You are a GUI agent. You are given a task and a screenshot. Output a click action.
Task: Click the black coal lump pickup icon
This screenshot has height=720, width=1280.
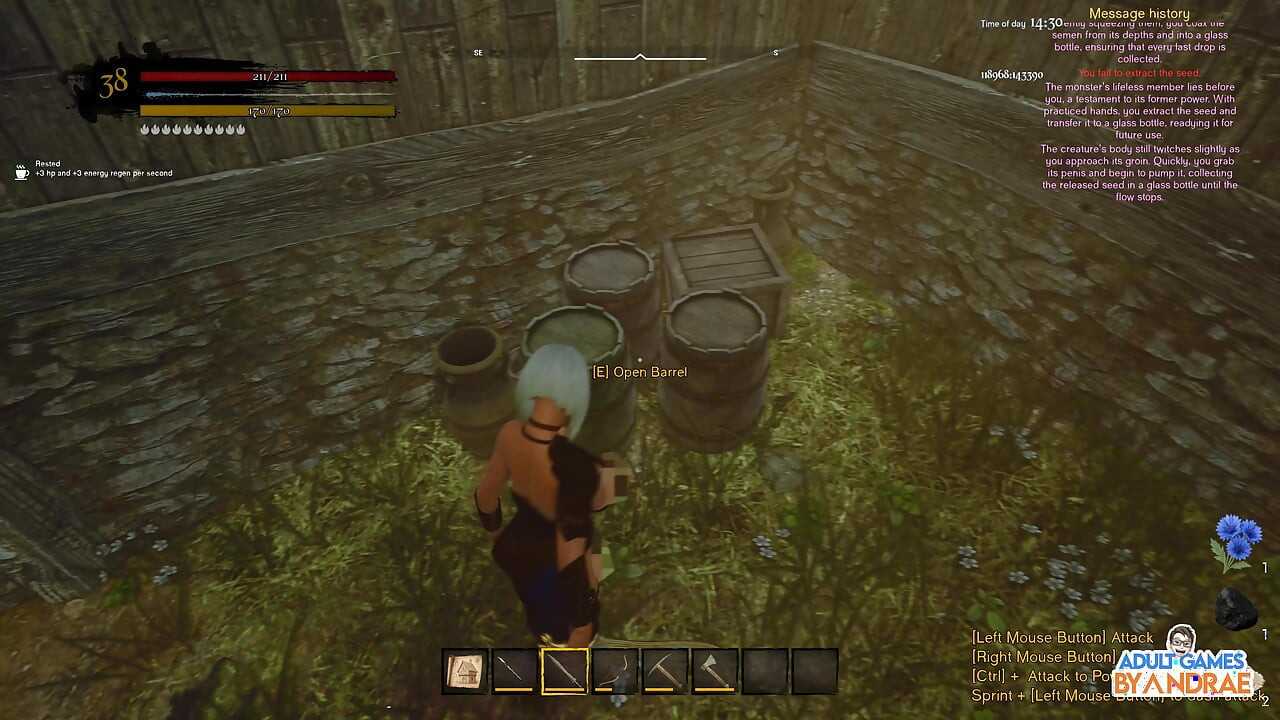tap(1235, 608)
